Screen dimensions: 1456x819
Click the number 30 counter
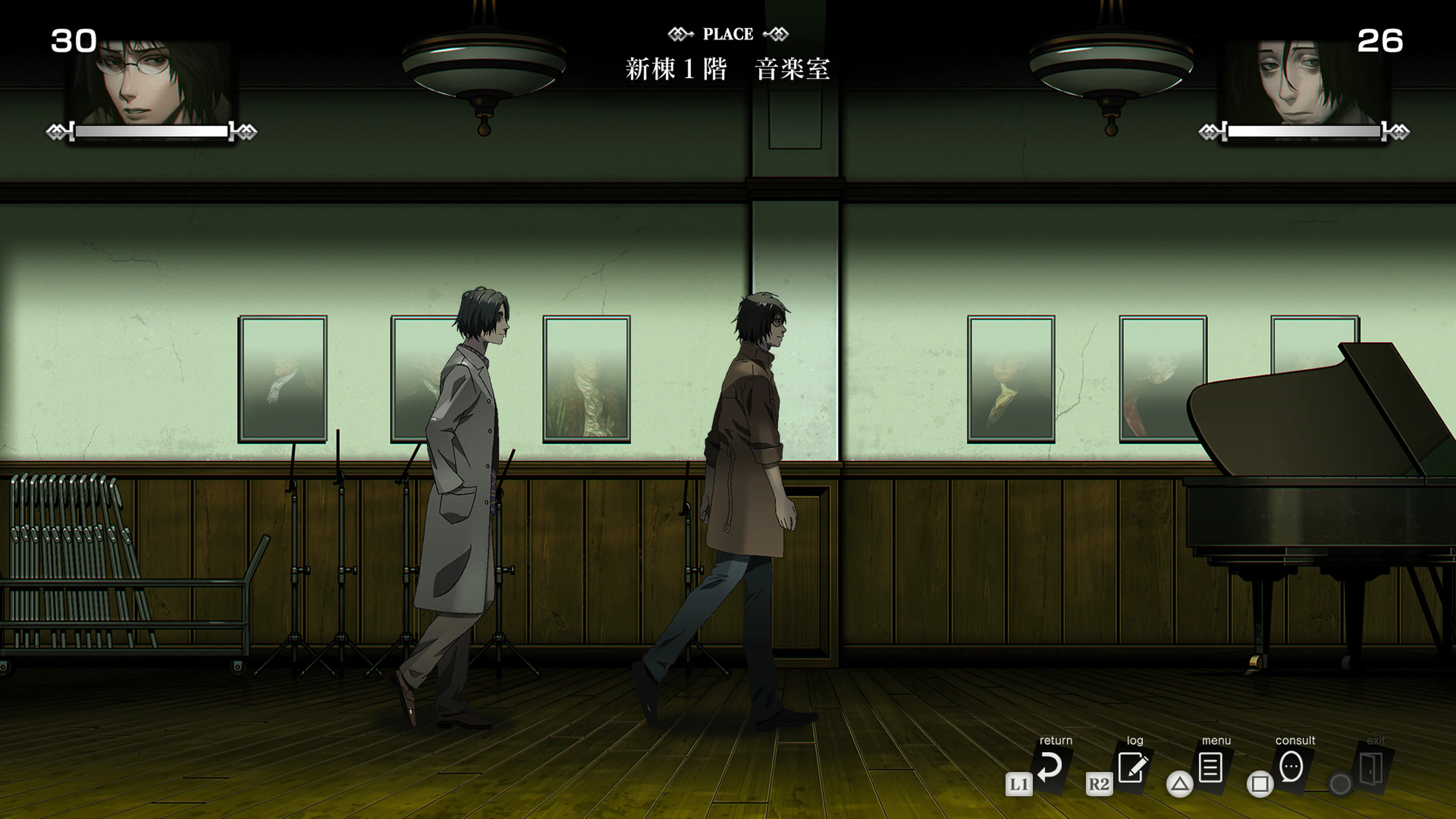click(74, 38)
